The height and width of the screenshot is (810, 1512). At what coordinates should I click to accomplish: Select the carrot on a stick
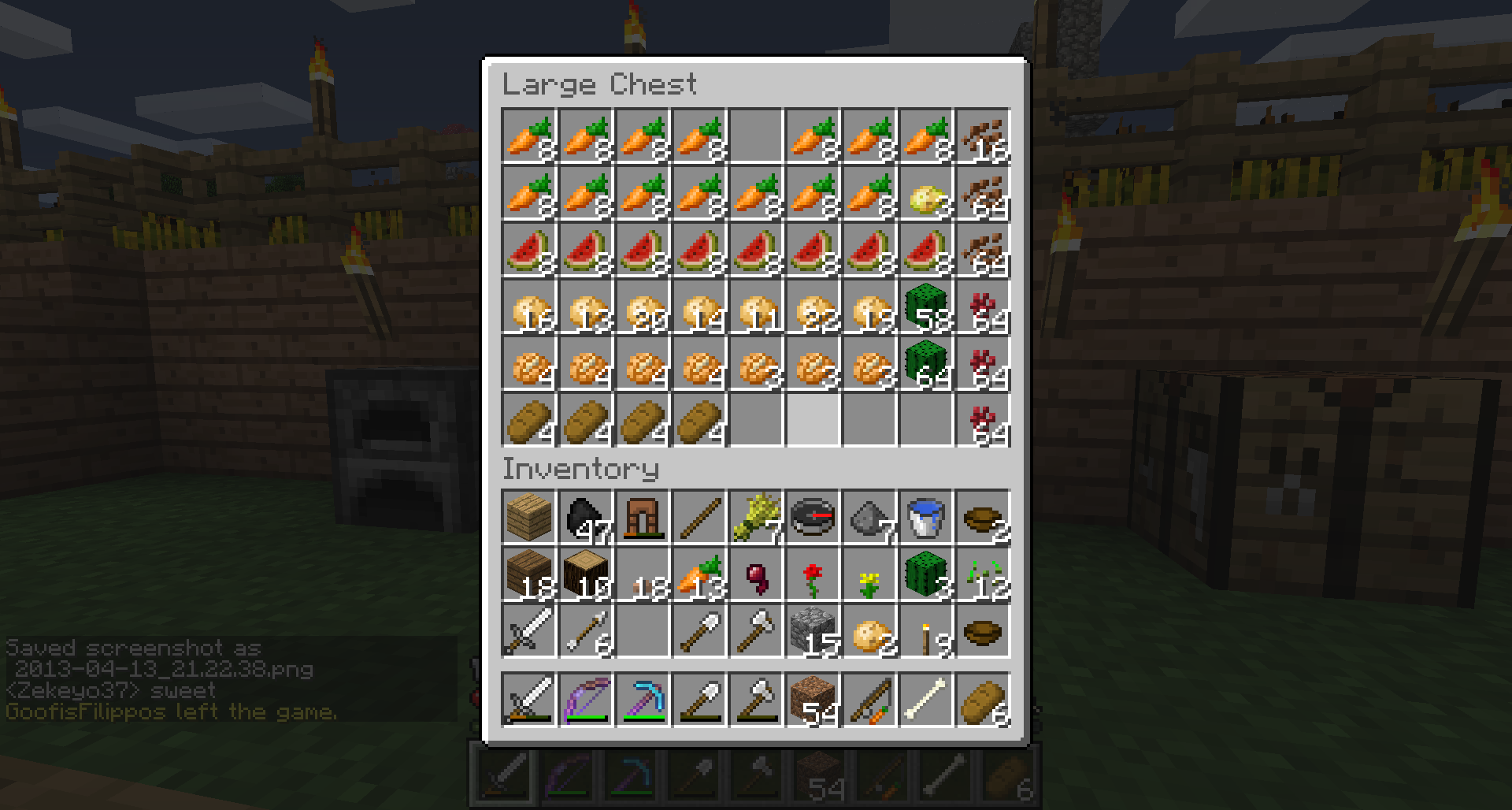pyautogui.click(x=869, y=700)
